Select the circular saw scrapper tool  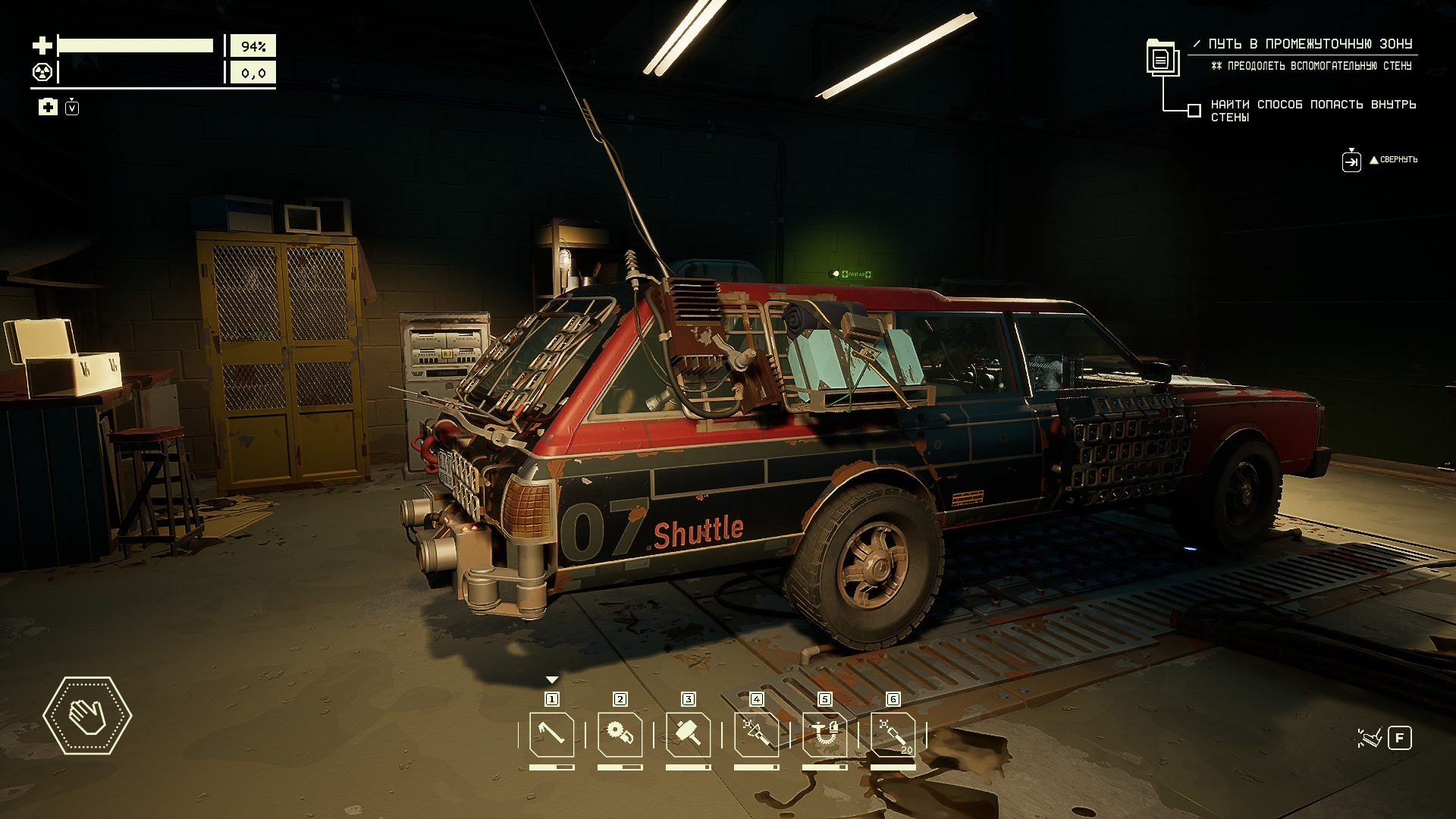pos(620,734)
